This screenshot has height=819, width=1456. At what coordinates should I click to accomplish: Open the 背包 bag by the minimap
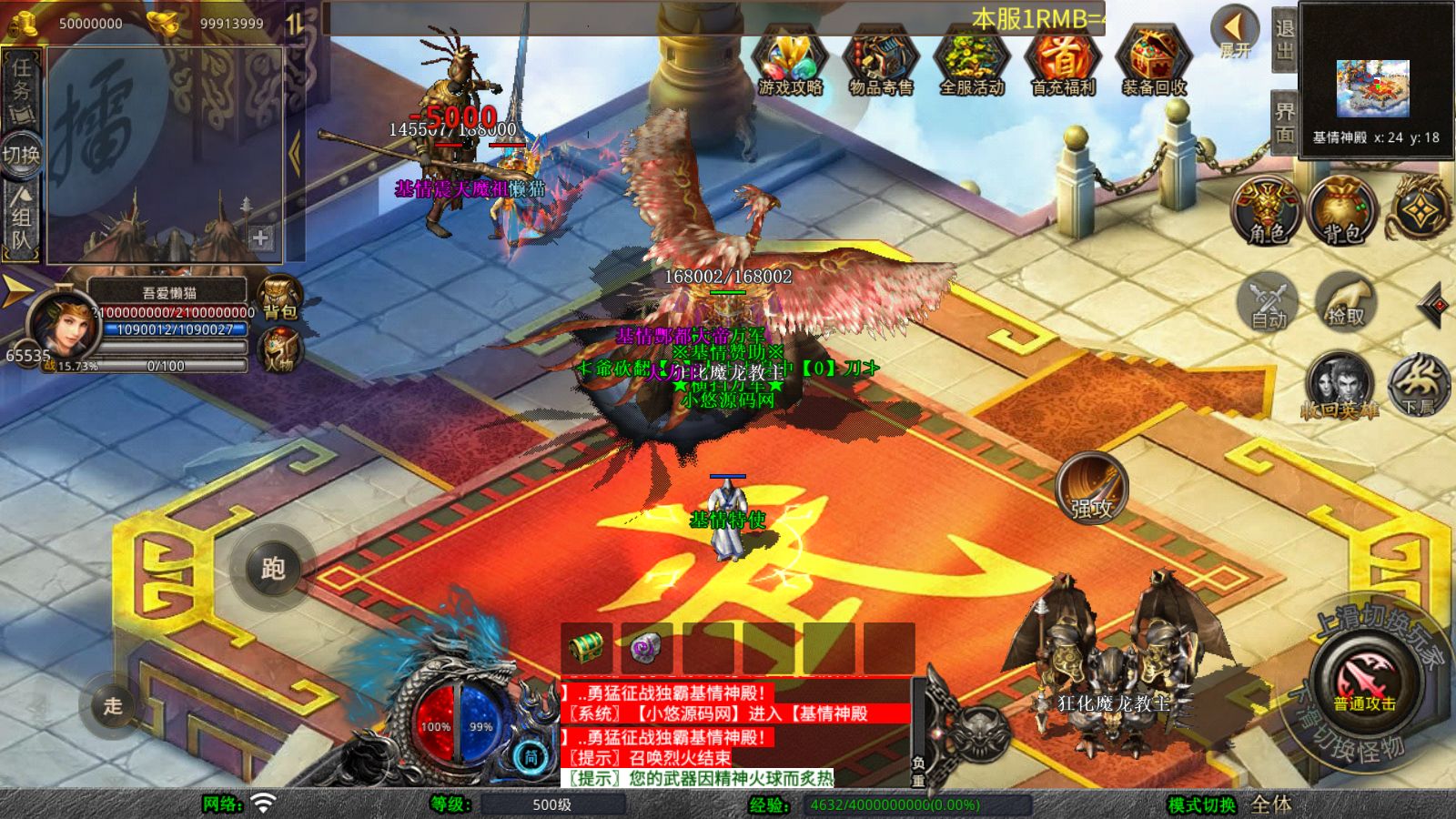click(x=1341, y=211)
